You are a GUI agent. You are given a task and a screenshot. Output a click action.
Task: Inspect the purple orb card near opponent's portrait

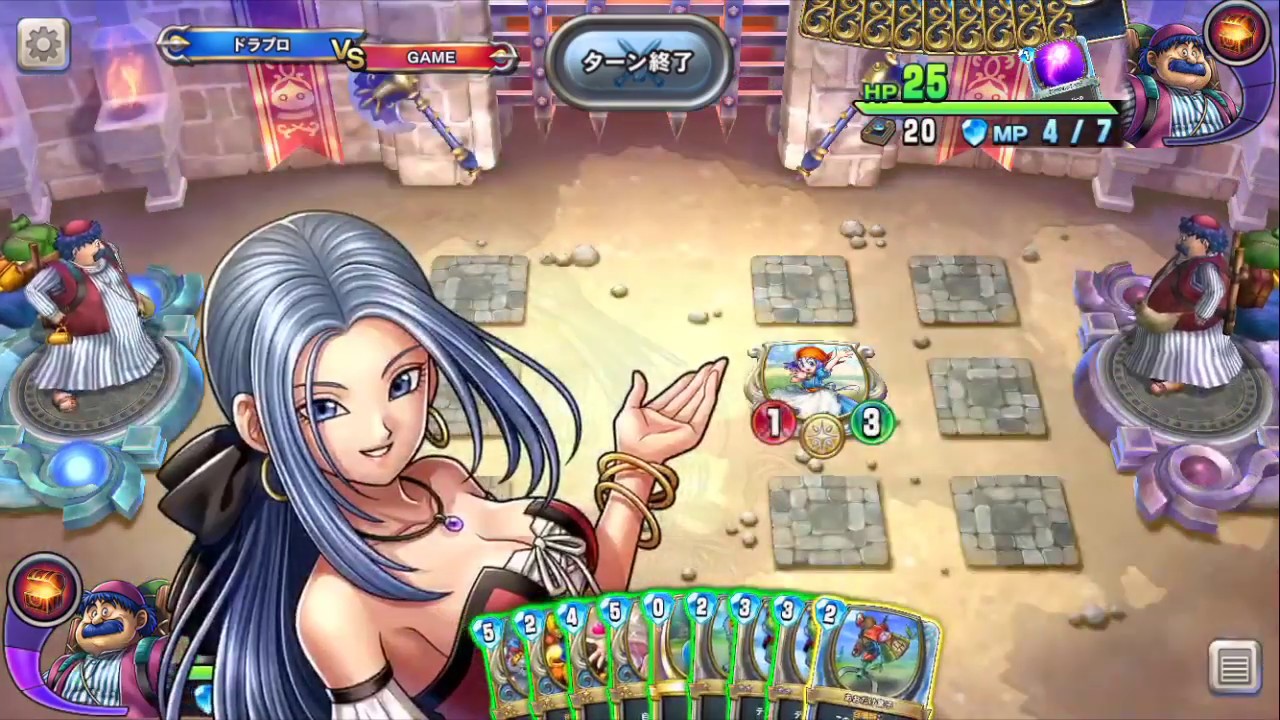pos(1060,67)
